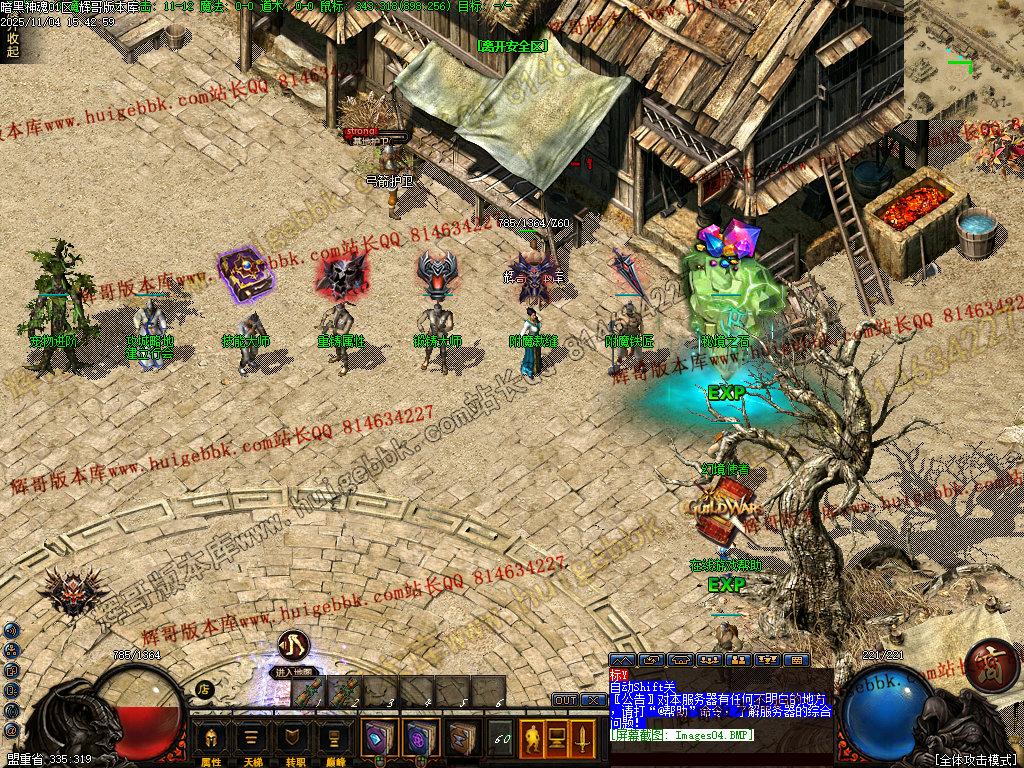Screen dimensions: 1024x768
Task: Open the 转职 class change panel
Action: coord(292,739)
